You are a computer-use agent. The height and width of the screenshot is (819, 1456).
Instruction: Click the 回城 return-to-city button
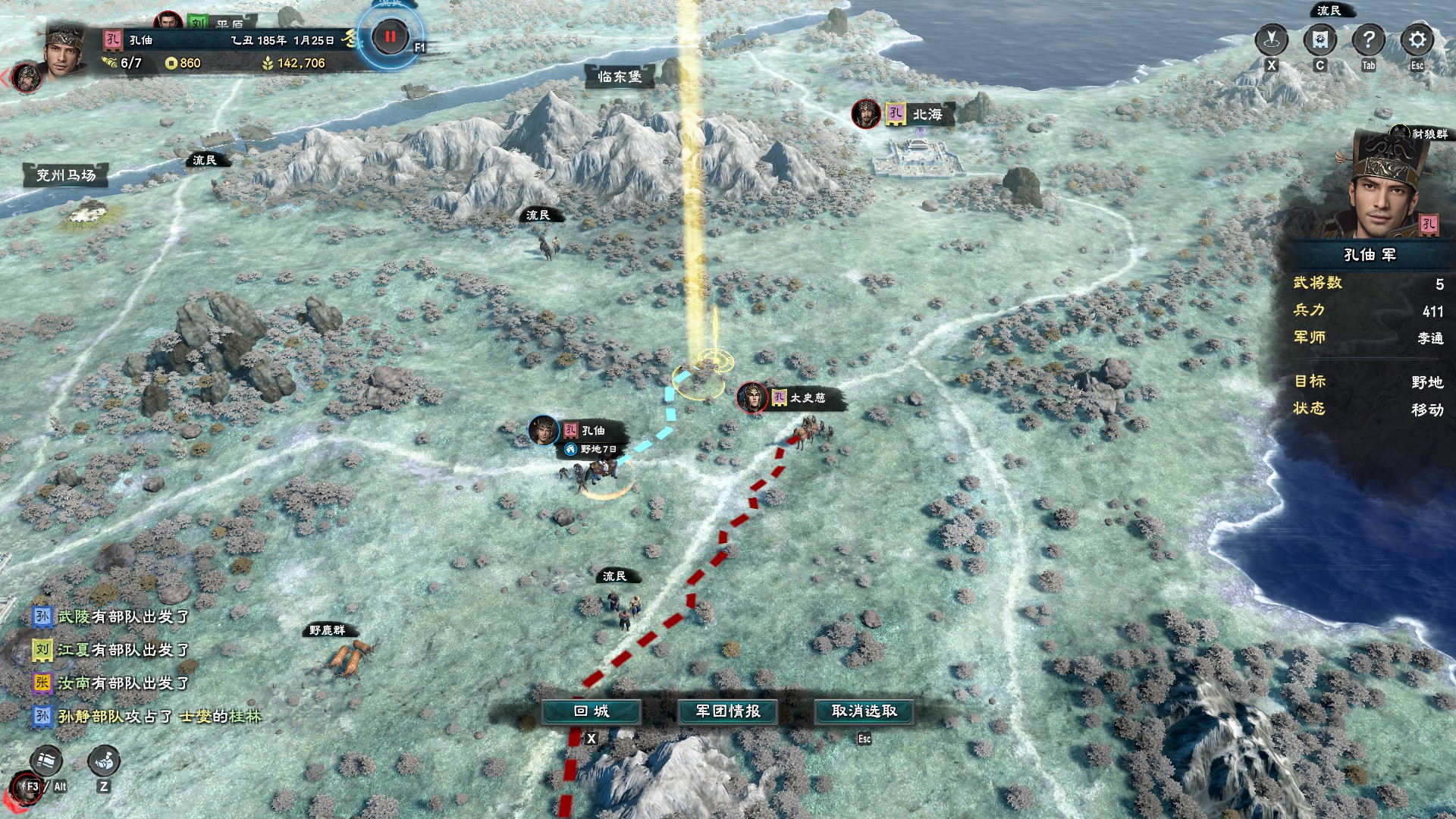[x=591, y=711]
